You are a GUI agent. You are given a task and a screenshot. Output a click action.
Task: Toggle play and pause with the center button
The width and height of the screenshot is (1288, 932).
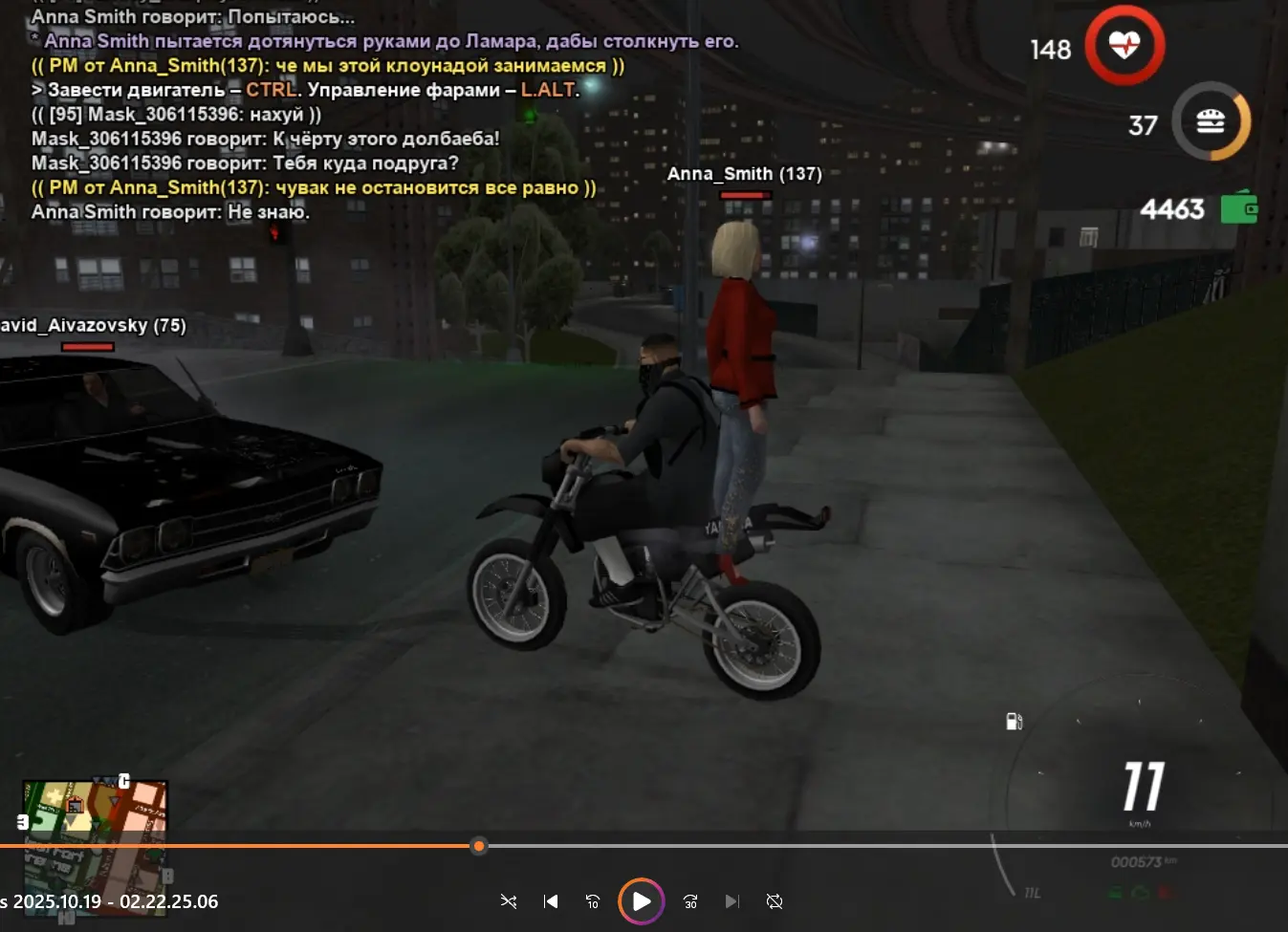click(641, 900)
